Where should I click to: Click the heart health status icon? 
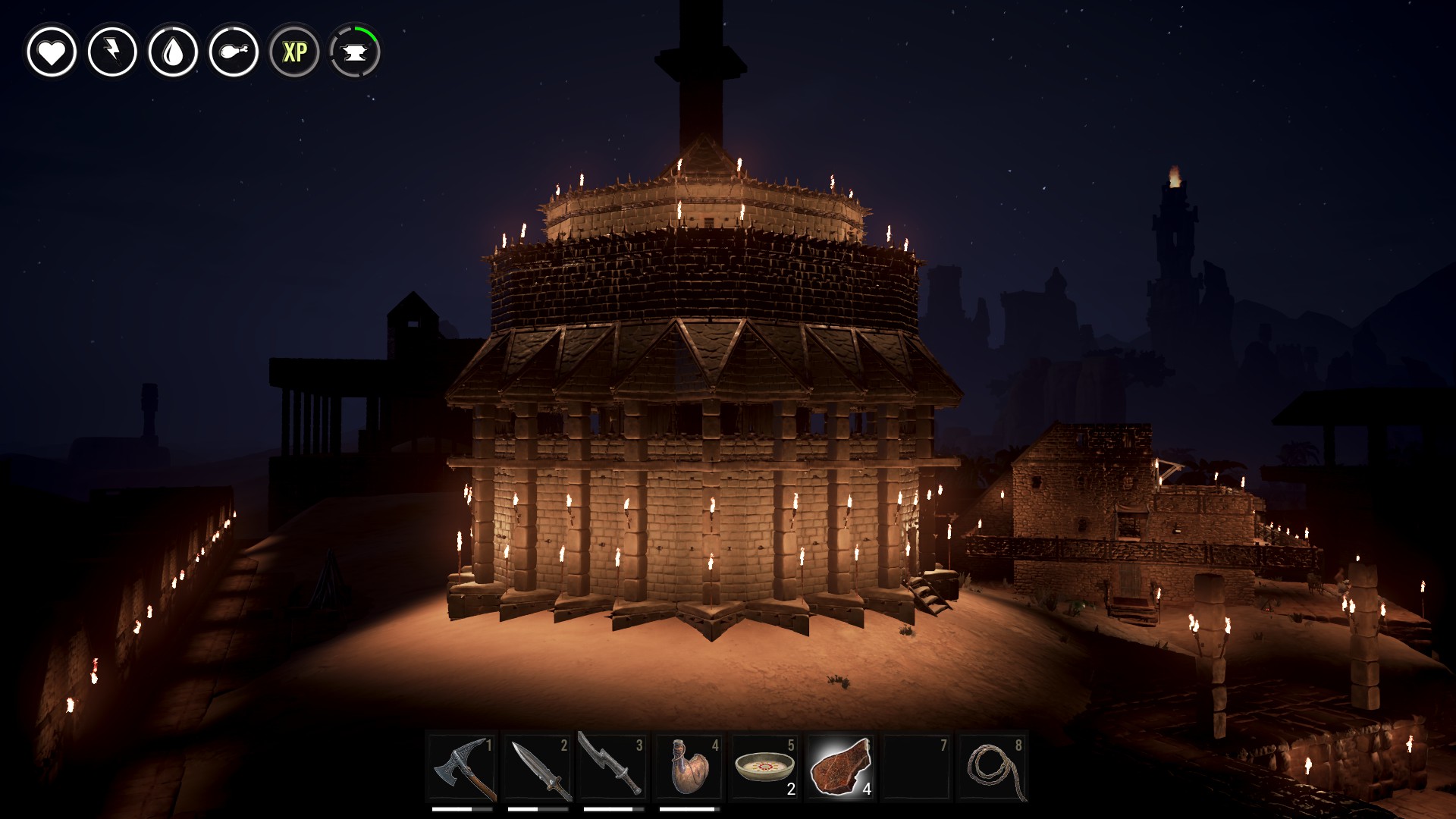pyautogui.click(x=52, y=52)
